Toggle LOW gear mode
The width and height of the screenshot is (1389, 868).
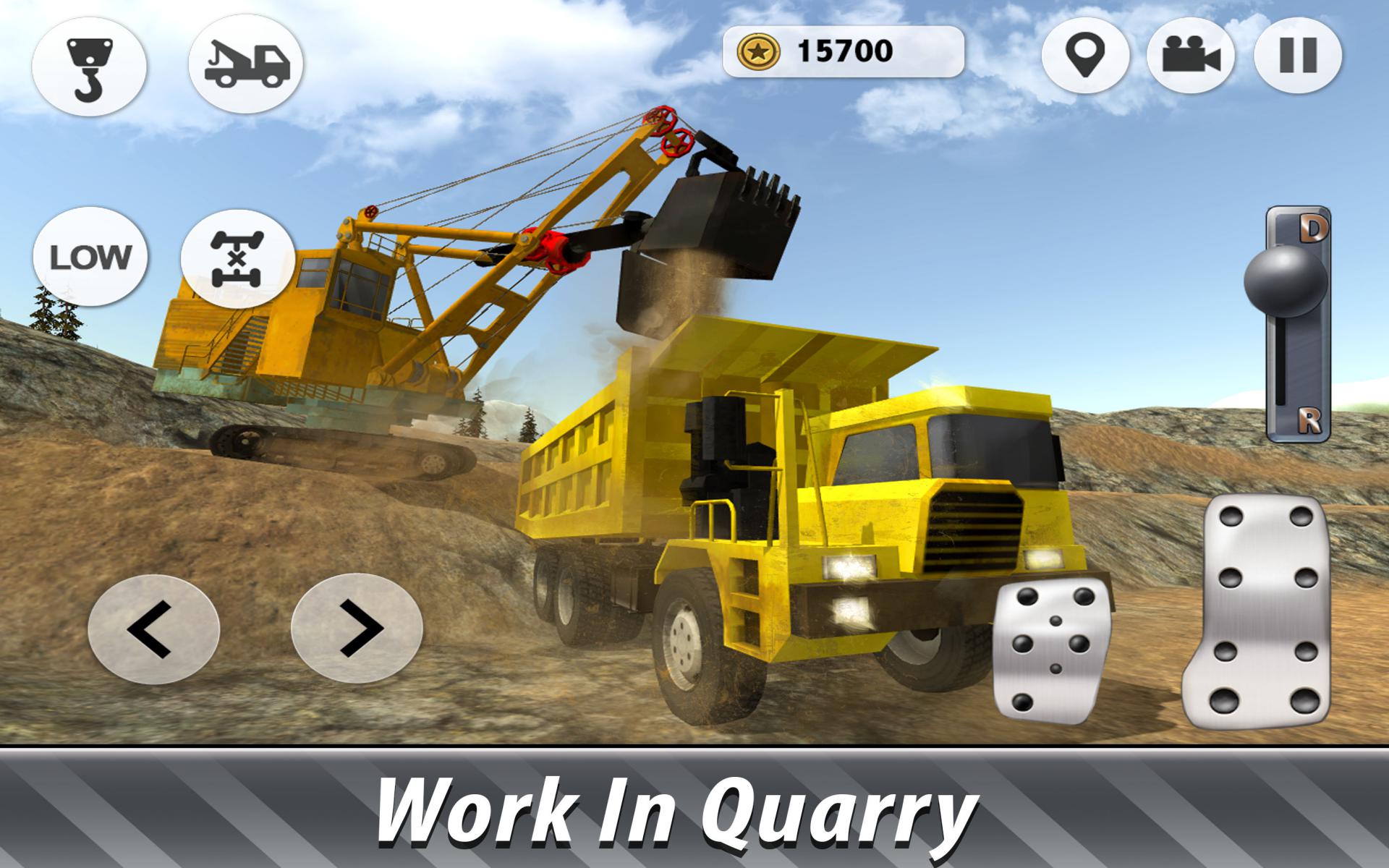(90, 257)
